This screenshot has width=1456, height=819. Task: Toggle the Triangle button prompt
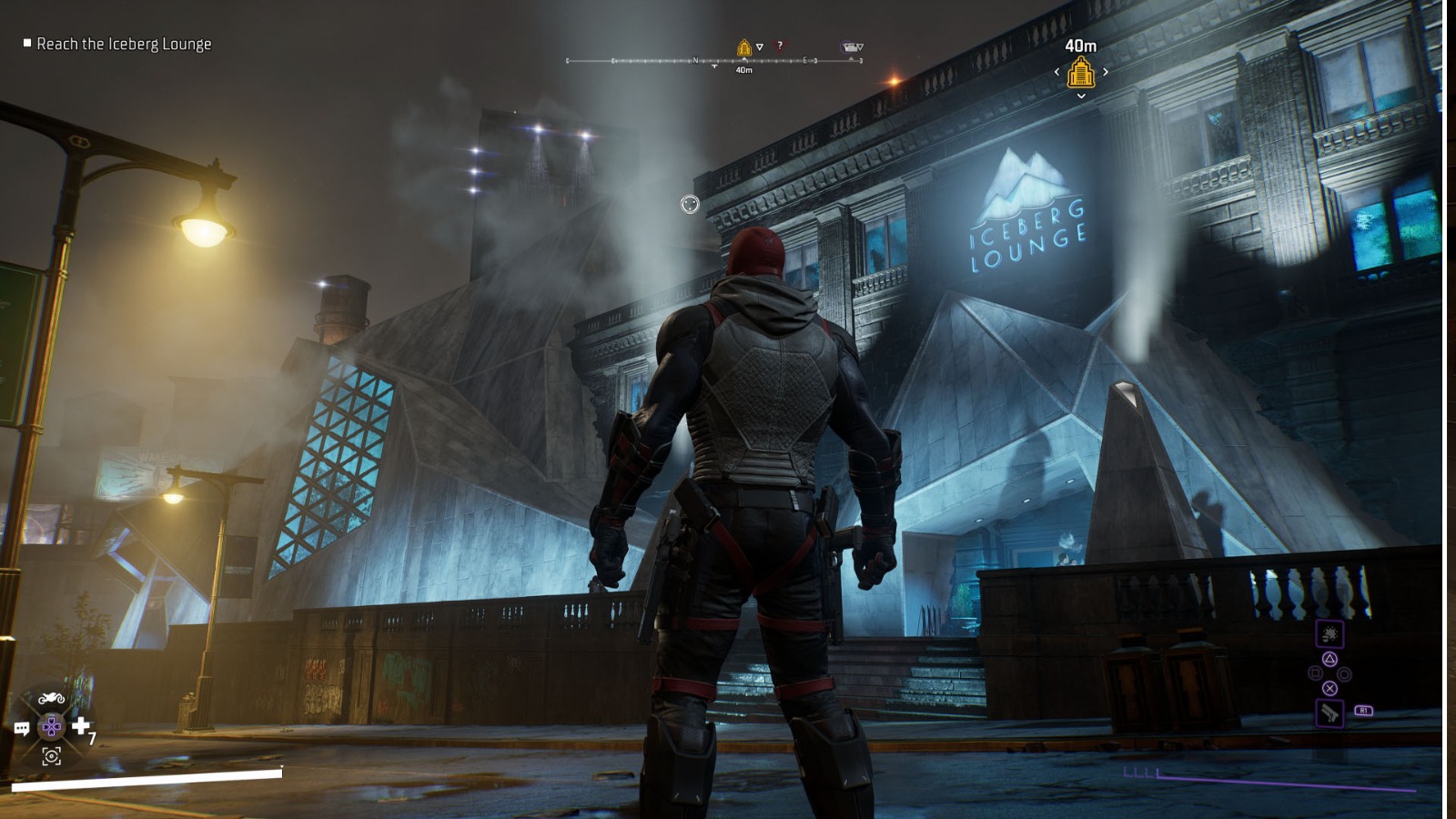(x=1329, y=660)
